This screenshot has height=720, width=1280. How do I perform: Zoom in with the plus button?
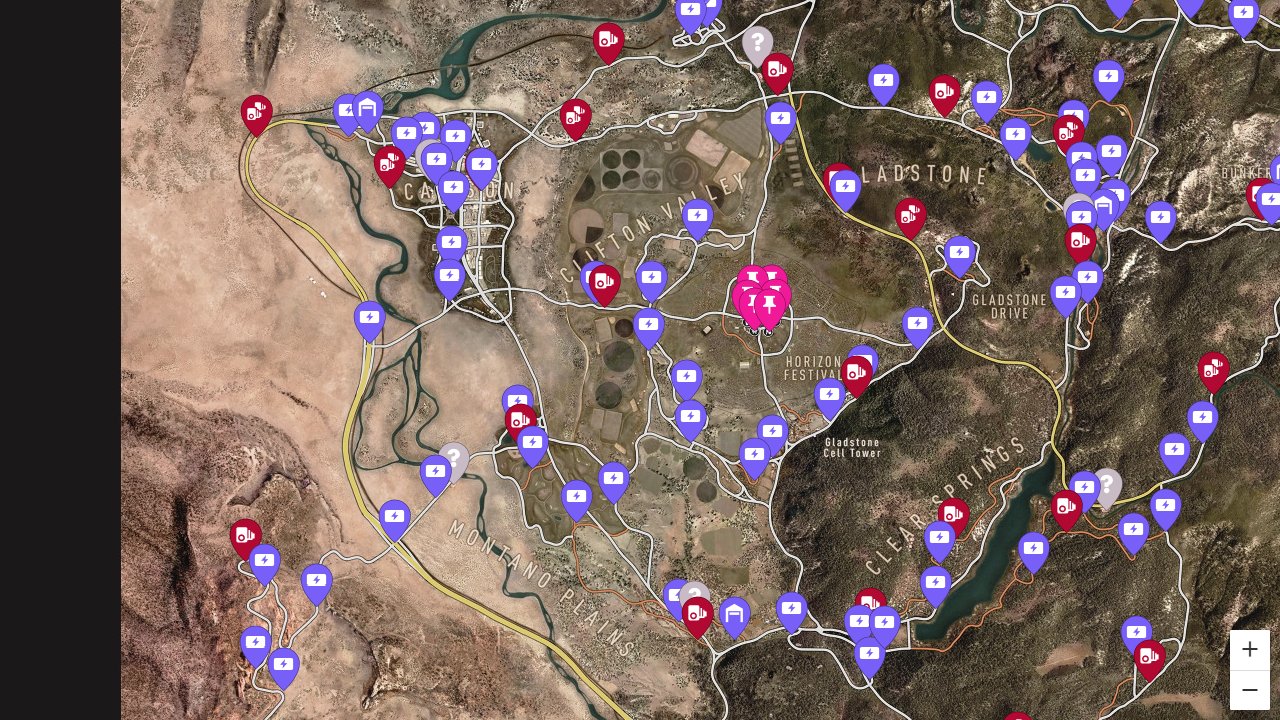(1250, 649)
